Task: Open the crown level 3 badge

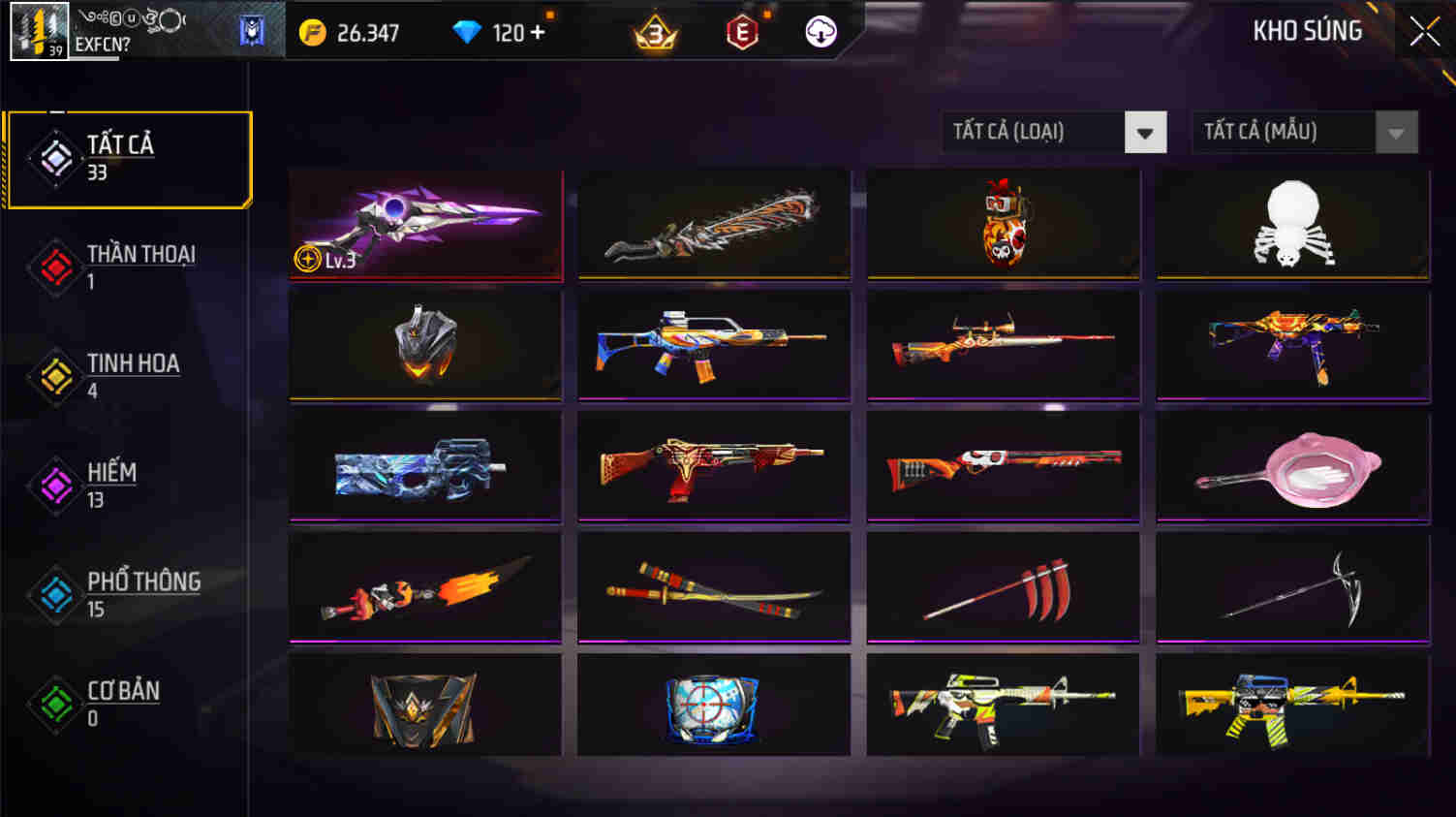Action: pyautogui.click(x=655, y=34)
